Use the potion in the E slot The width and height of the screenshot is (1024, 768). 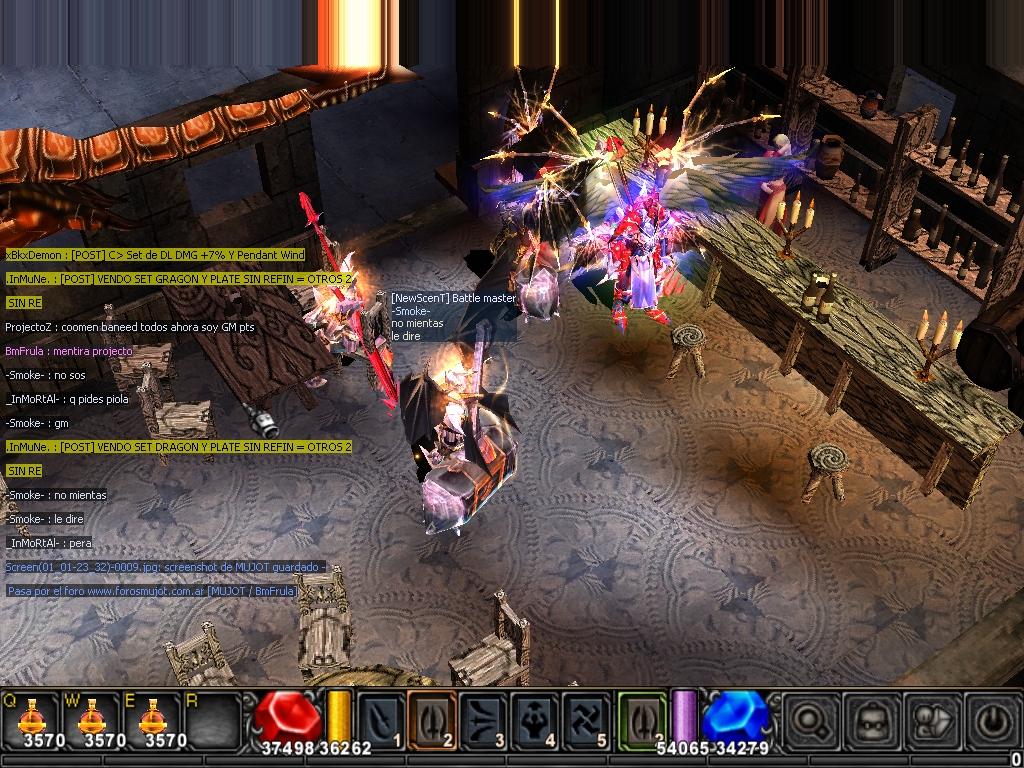[x=153, y=716]
